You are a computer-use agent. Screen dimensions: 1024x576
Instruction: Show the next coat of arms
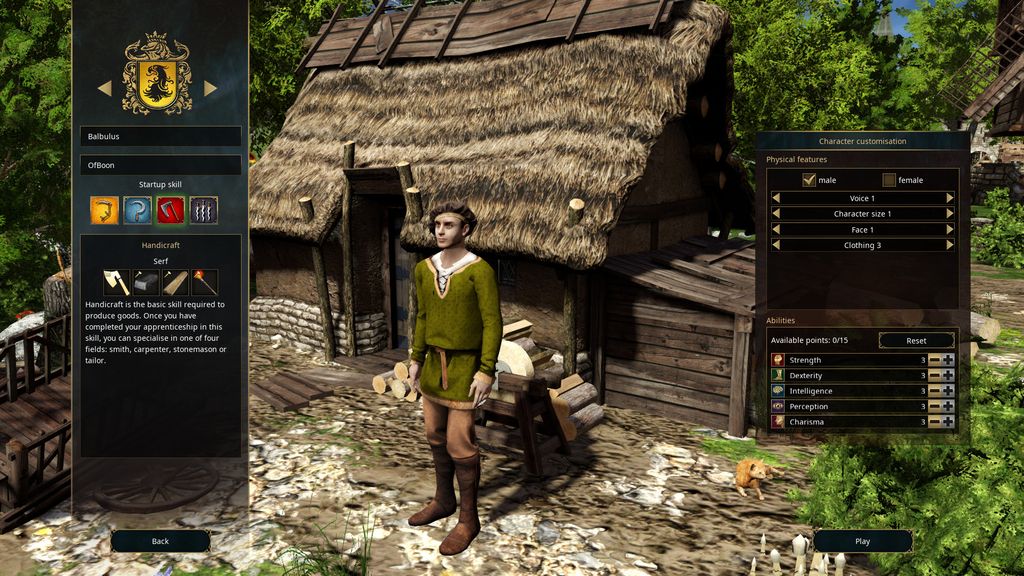point(211,88)
